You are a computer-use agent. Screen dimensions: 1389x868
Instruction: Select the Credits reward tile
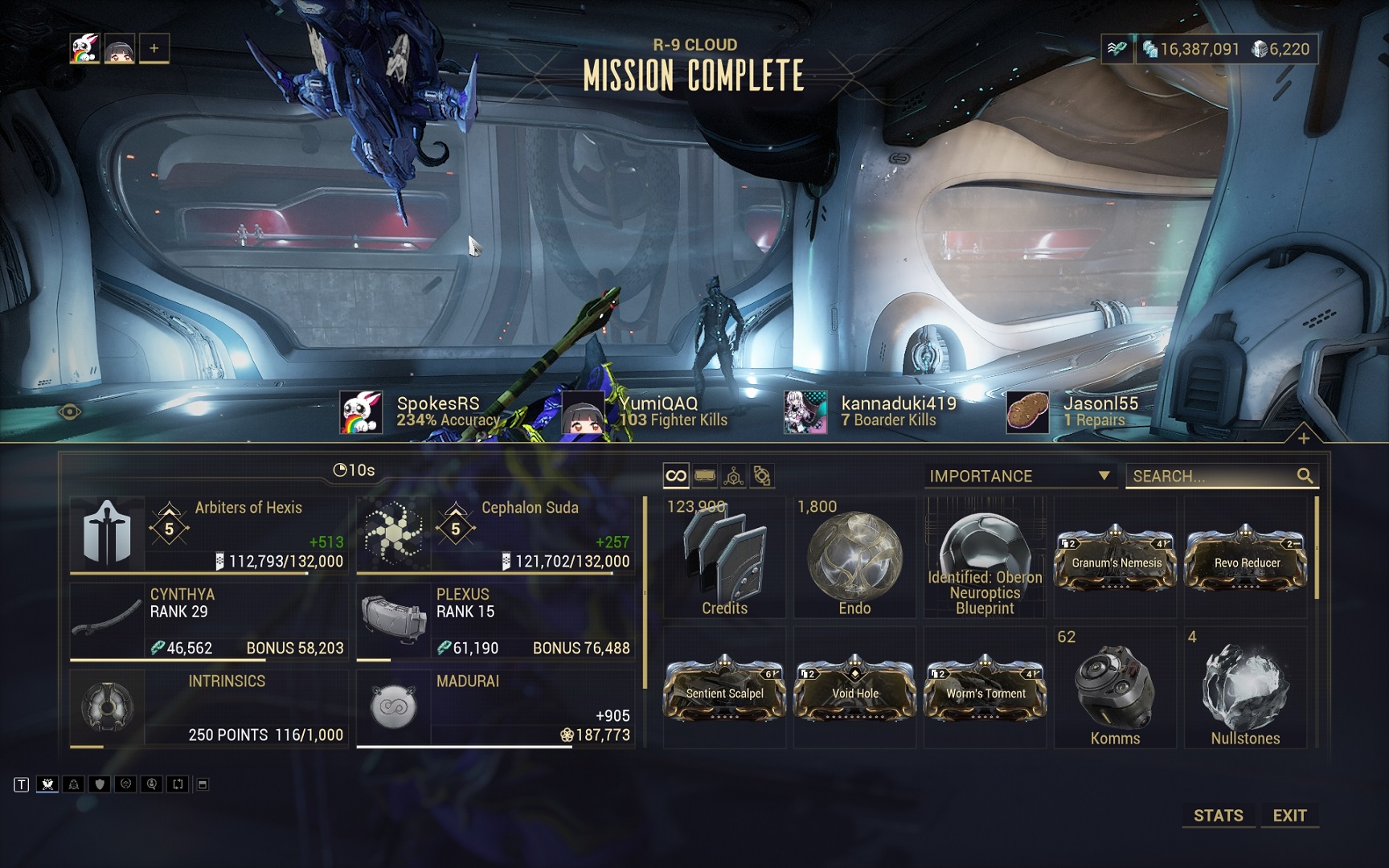click(724, 557)
